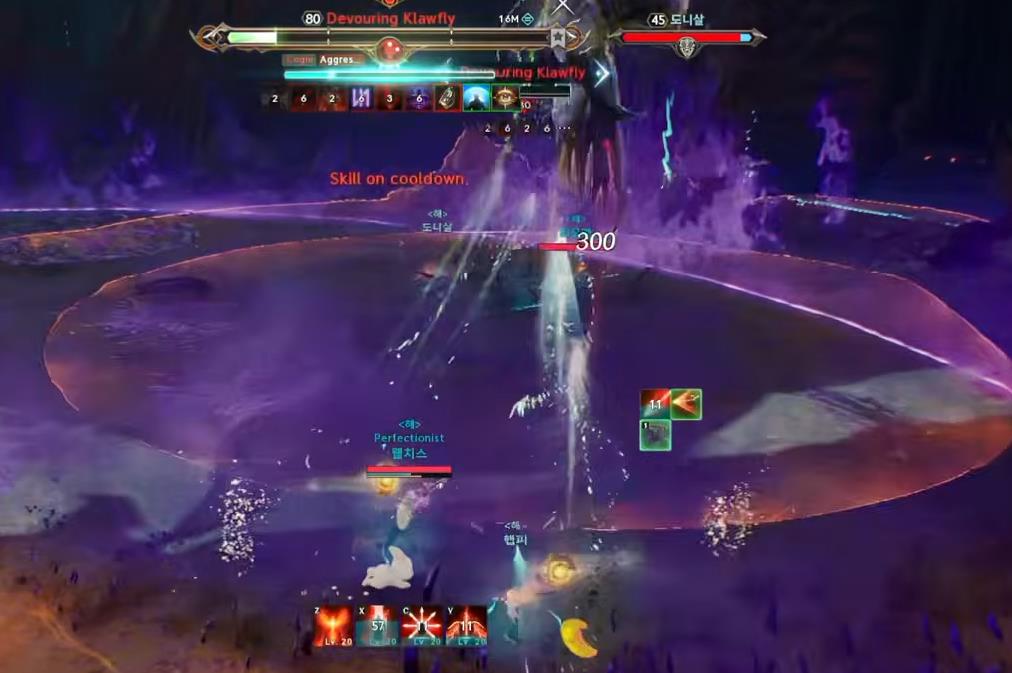This screenshot has height=673, width=1012.
Task: Inspect the blue glowing figure status icon
Action: (476, 98)
